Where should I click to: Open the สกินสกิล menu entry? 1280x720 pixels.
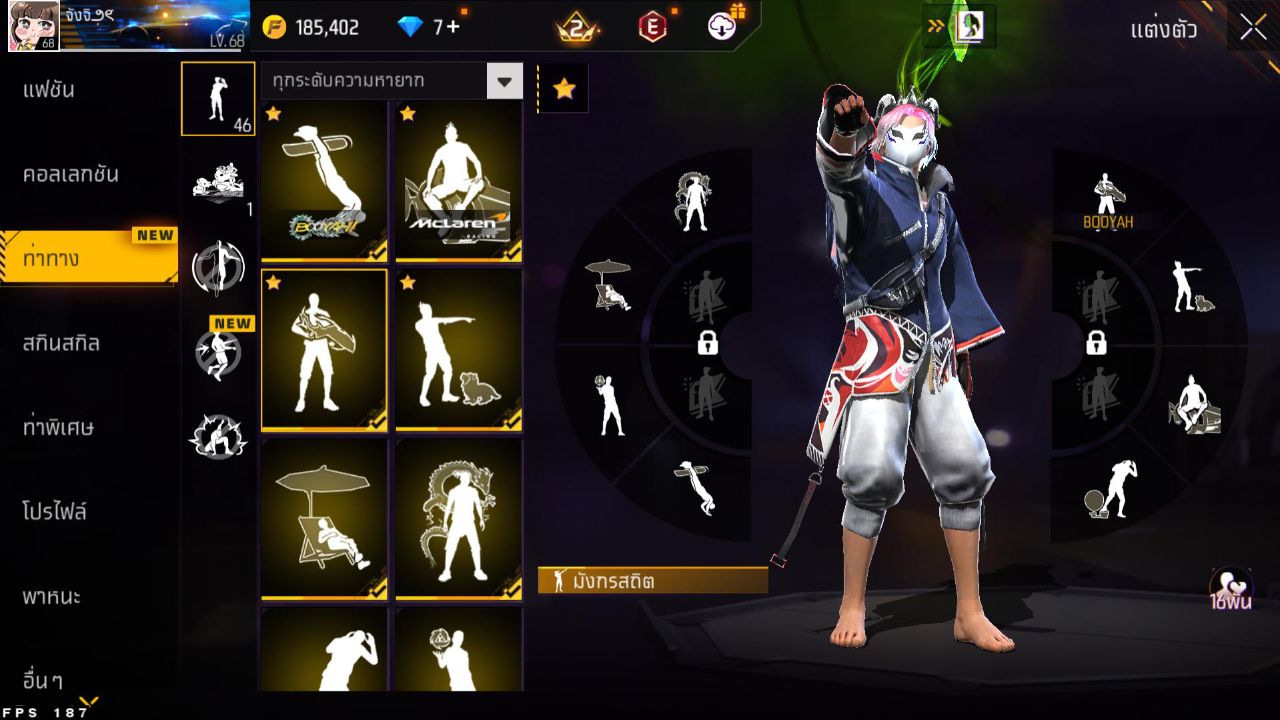(x=61, y=343)
